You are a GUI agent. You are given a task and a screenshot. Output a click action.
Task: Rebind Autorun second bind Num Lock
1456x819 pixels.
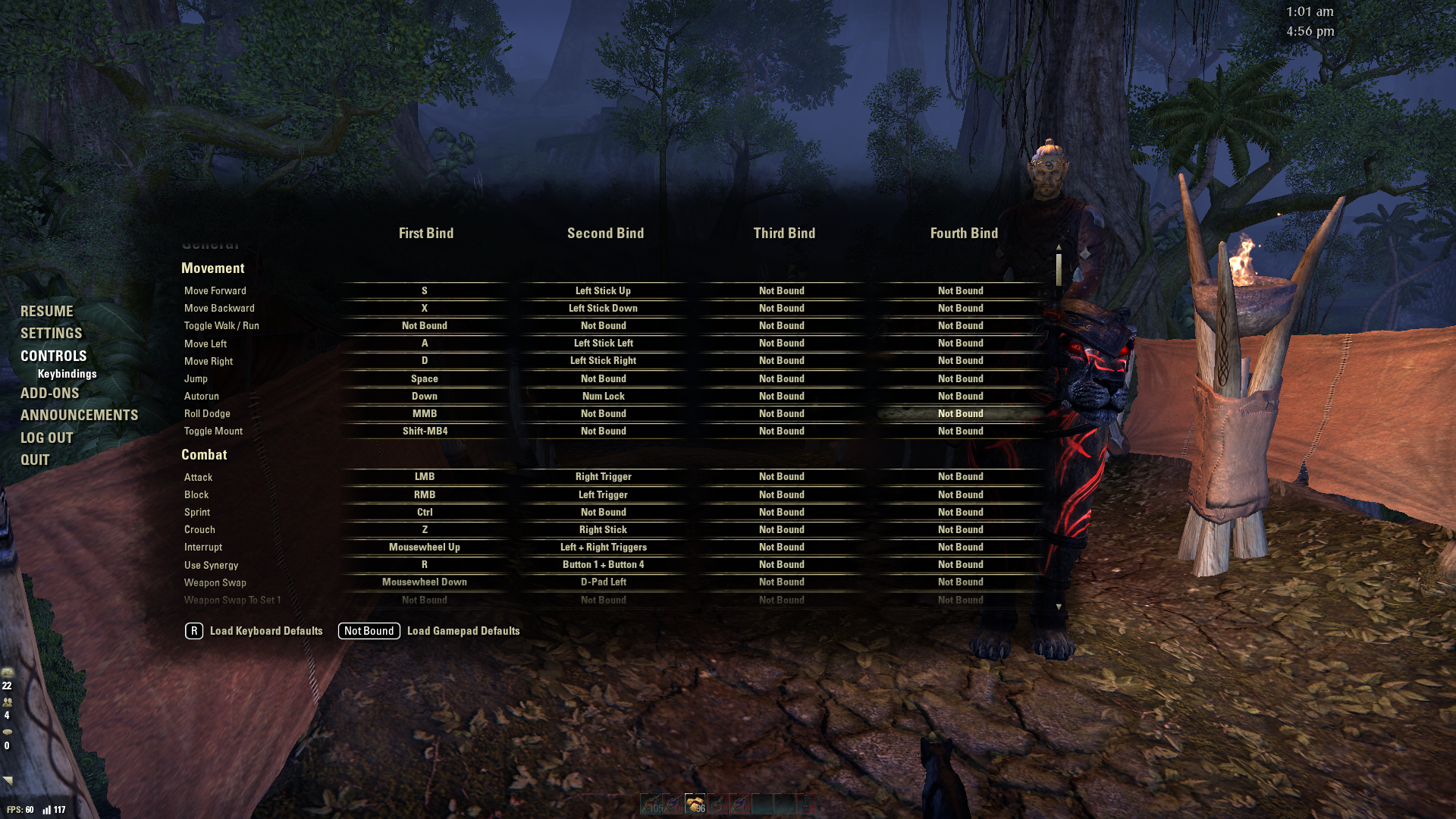[604, 397]
